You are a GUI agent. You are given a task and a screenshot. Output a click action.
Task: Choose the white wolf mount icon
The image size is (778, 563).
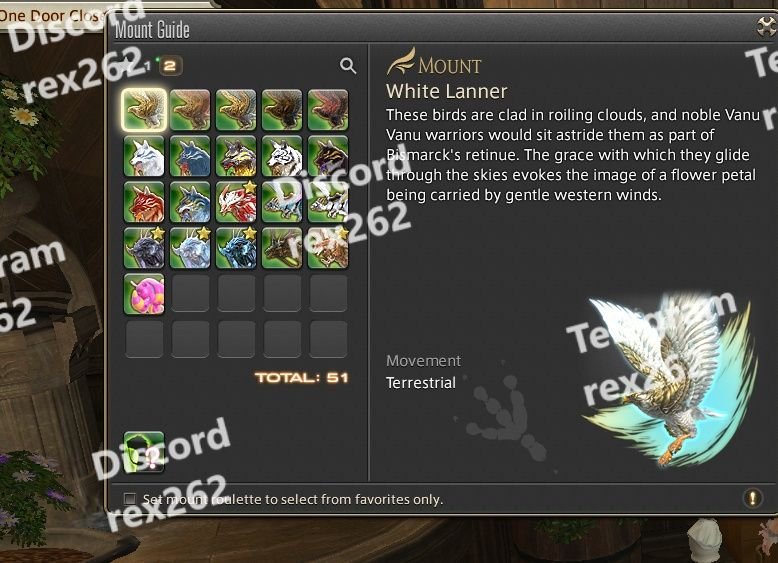click(144, 156)
